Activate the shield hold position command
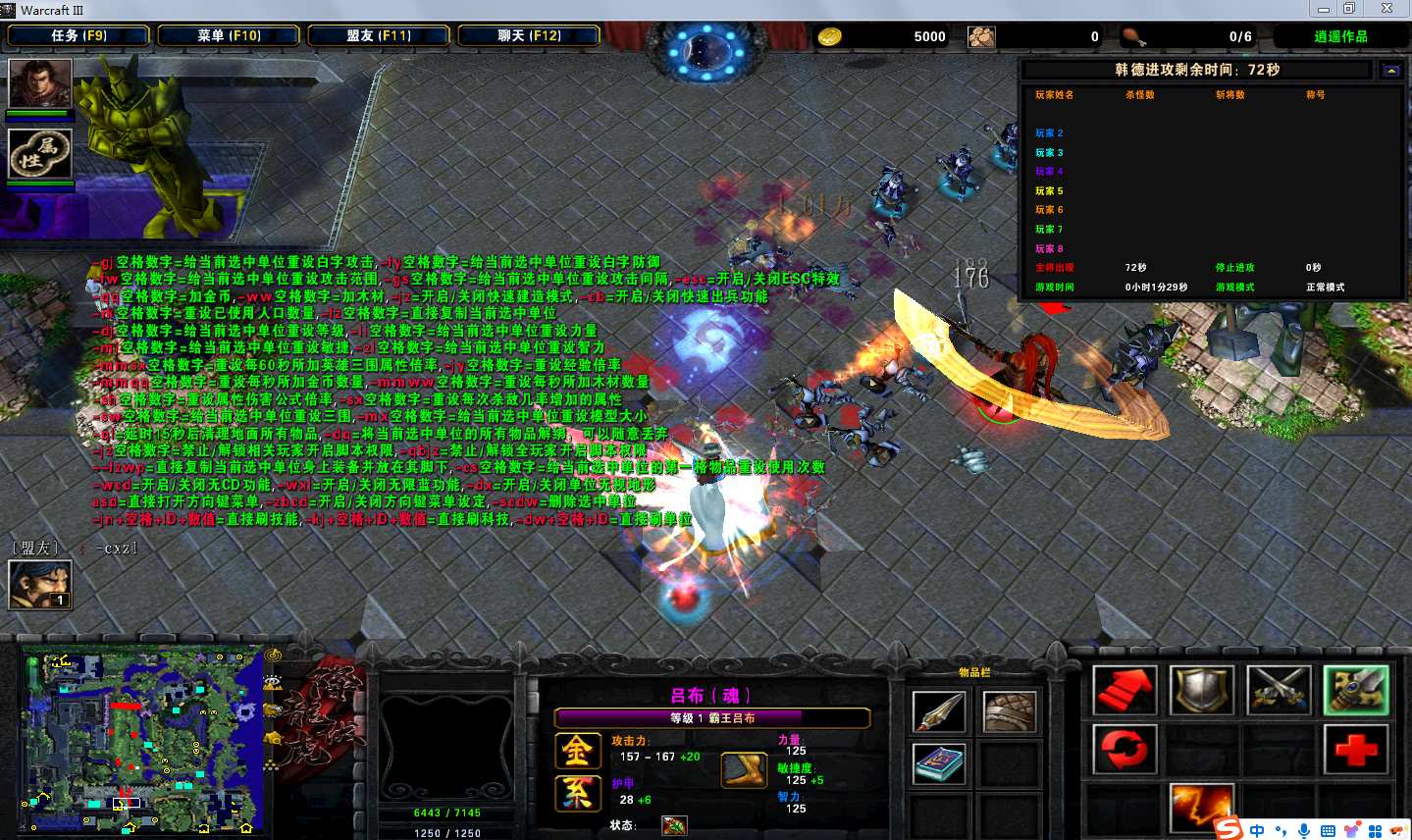 coord(1202,690)
